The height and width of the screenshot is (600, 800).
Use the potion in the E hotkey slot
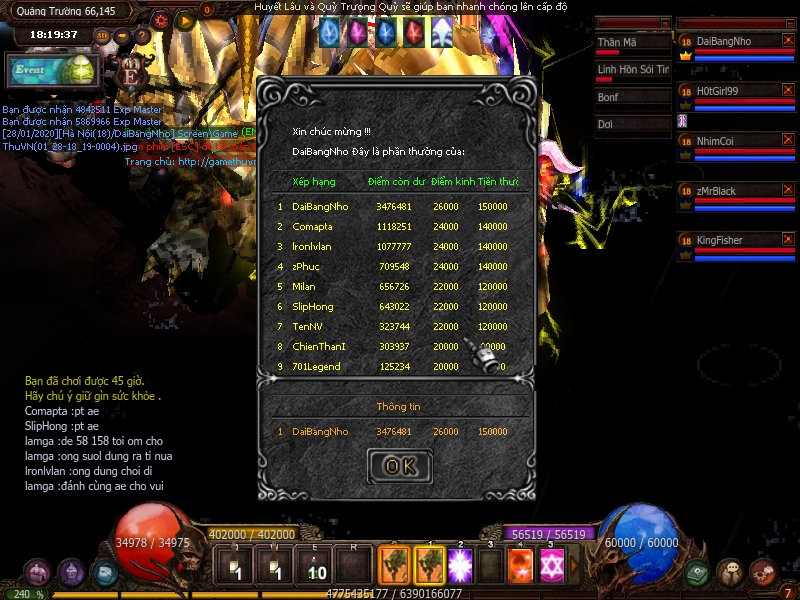316,567
